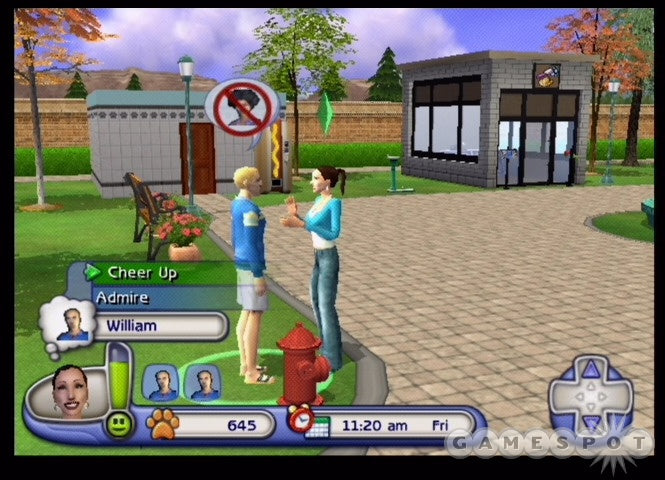This screenshot has height=480, width=665.
Task: Click the second queued action portrait
Action: 205,382
